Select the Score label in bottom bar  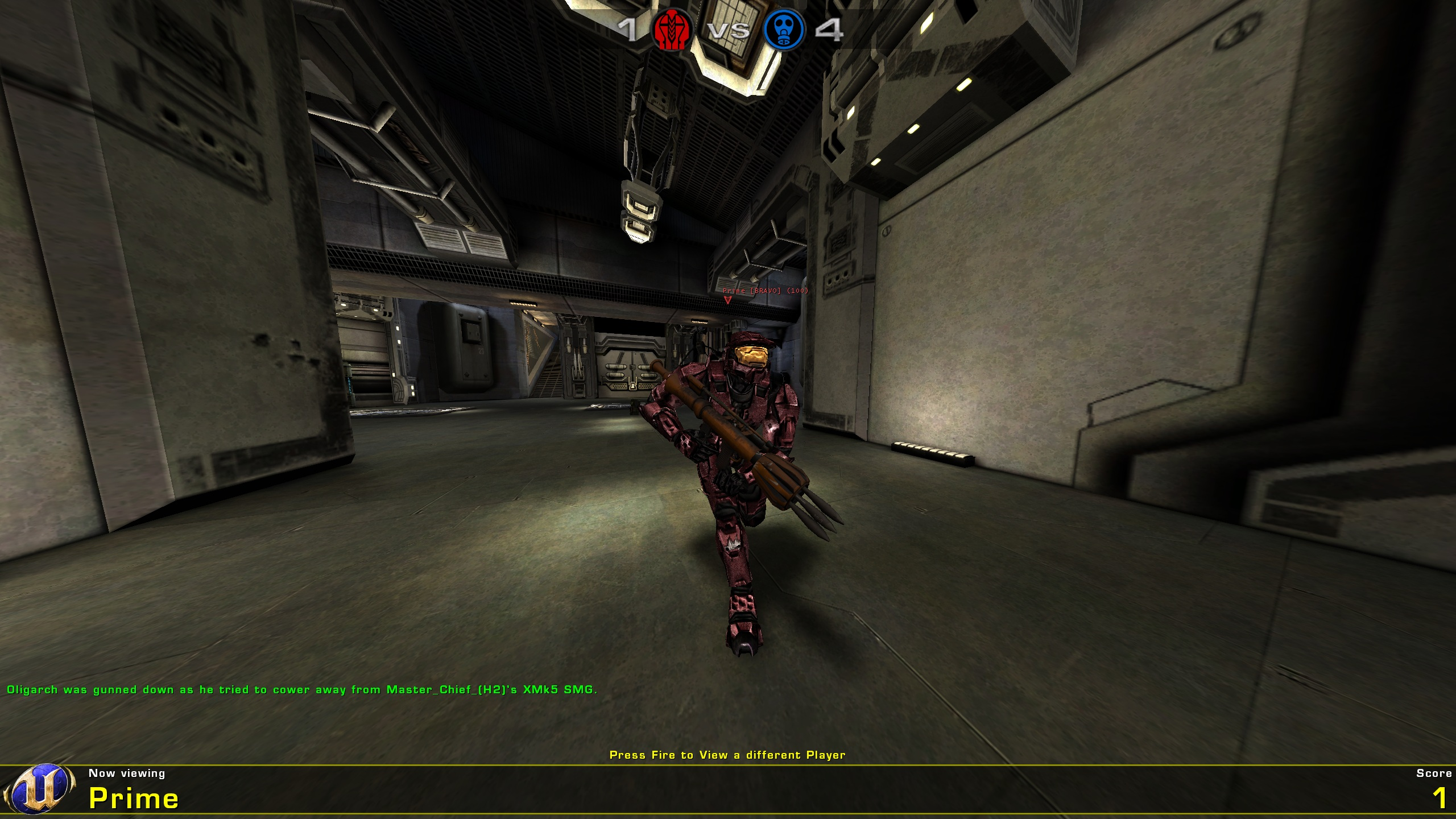pyautogui.click(x=1430, y=773)
